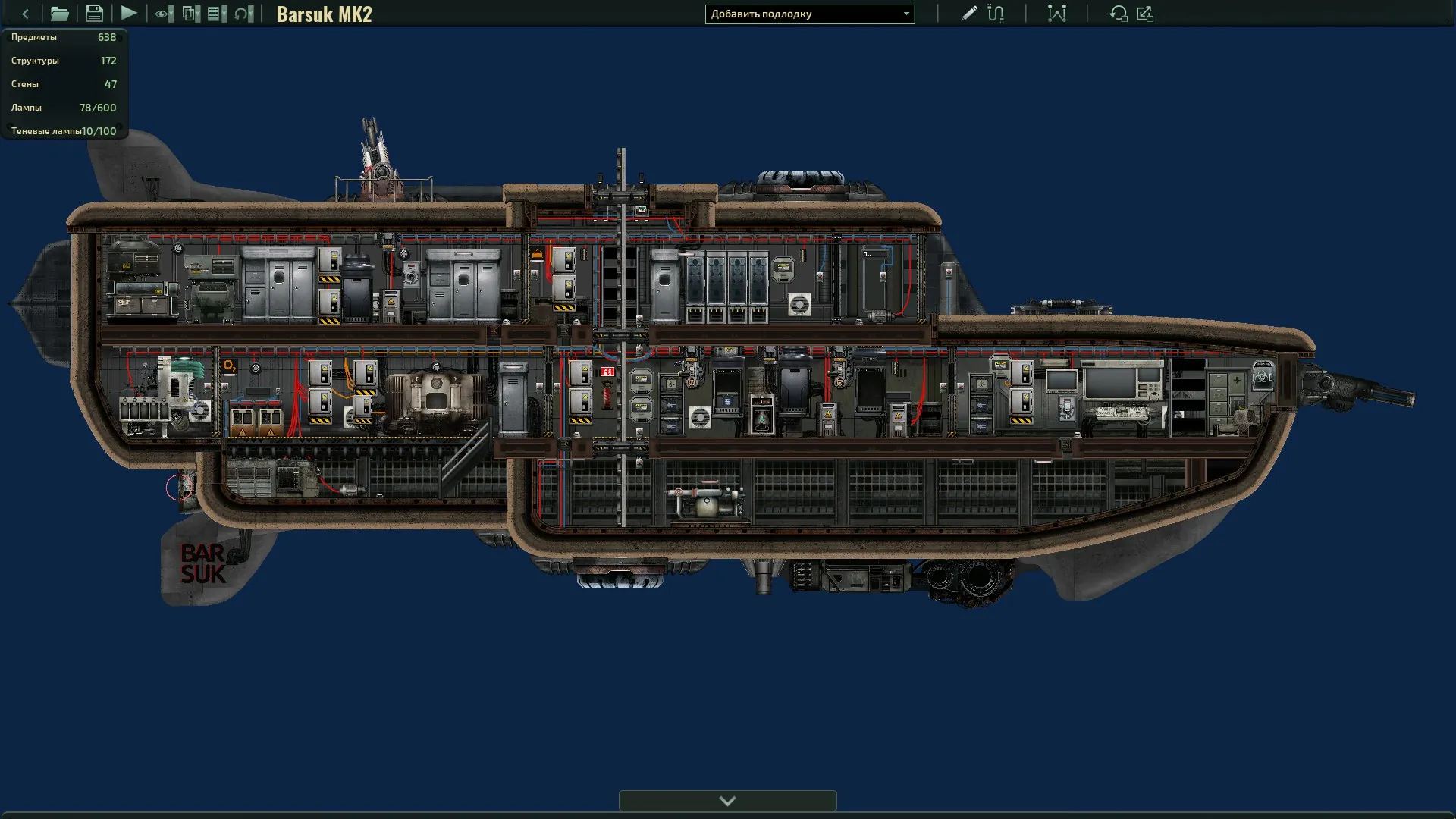Click the resize arrow squares icon
Viewport: 1456px width, 819px height.
[1145, 14]
